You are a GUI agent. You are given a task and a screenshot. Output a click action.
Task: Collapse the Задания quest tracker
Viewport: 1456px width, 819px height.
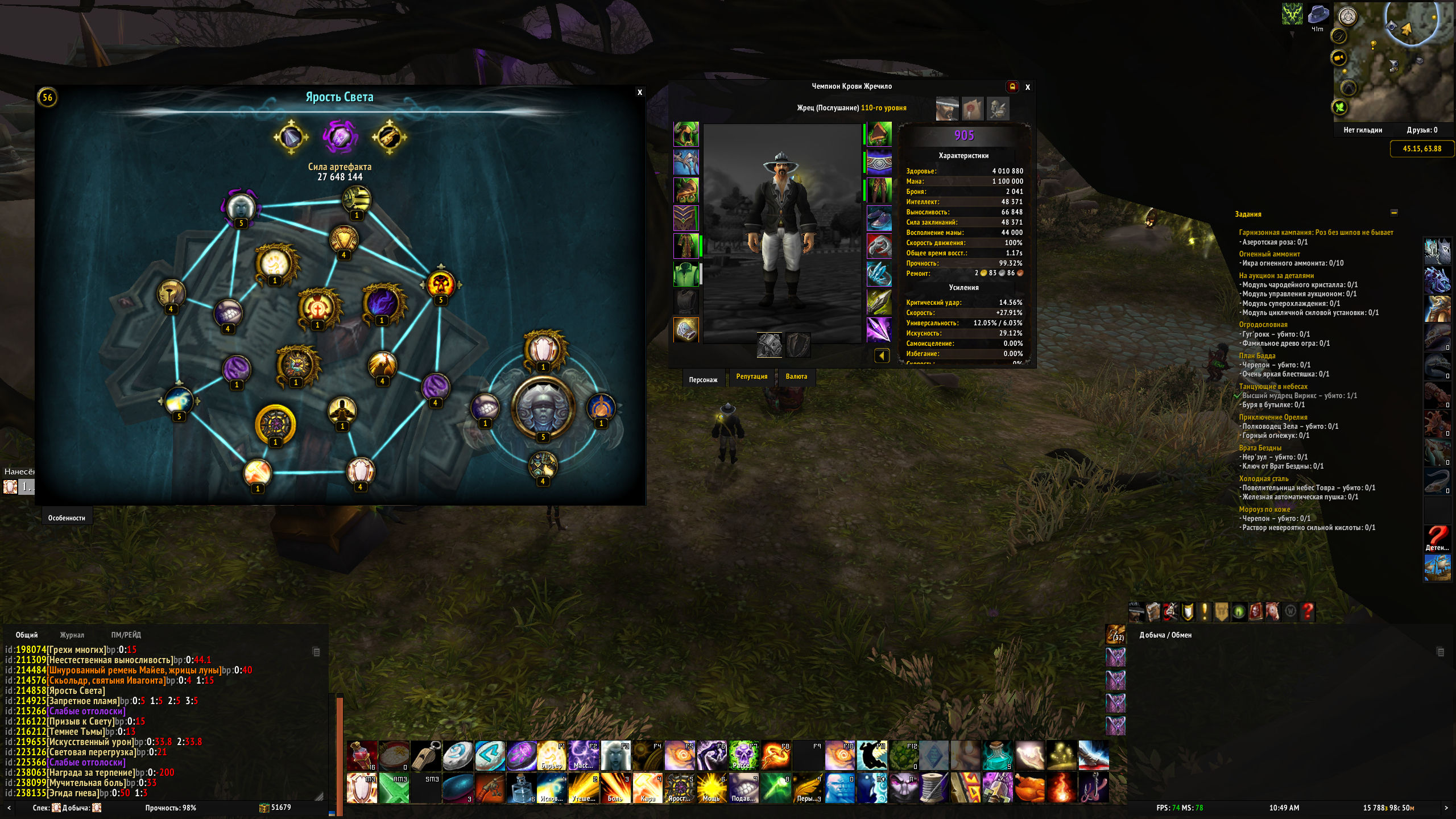click(x=1394, y=213)
